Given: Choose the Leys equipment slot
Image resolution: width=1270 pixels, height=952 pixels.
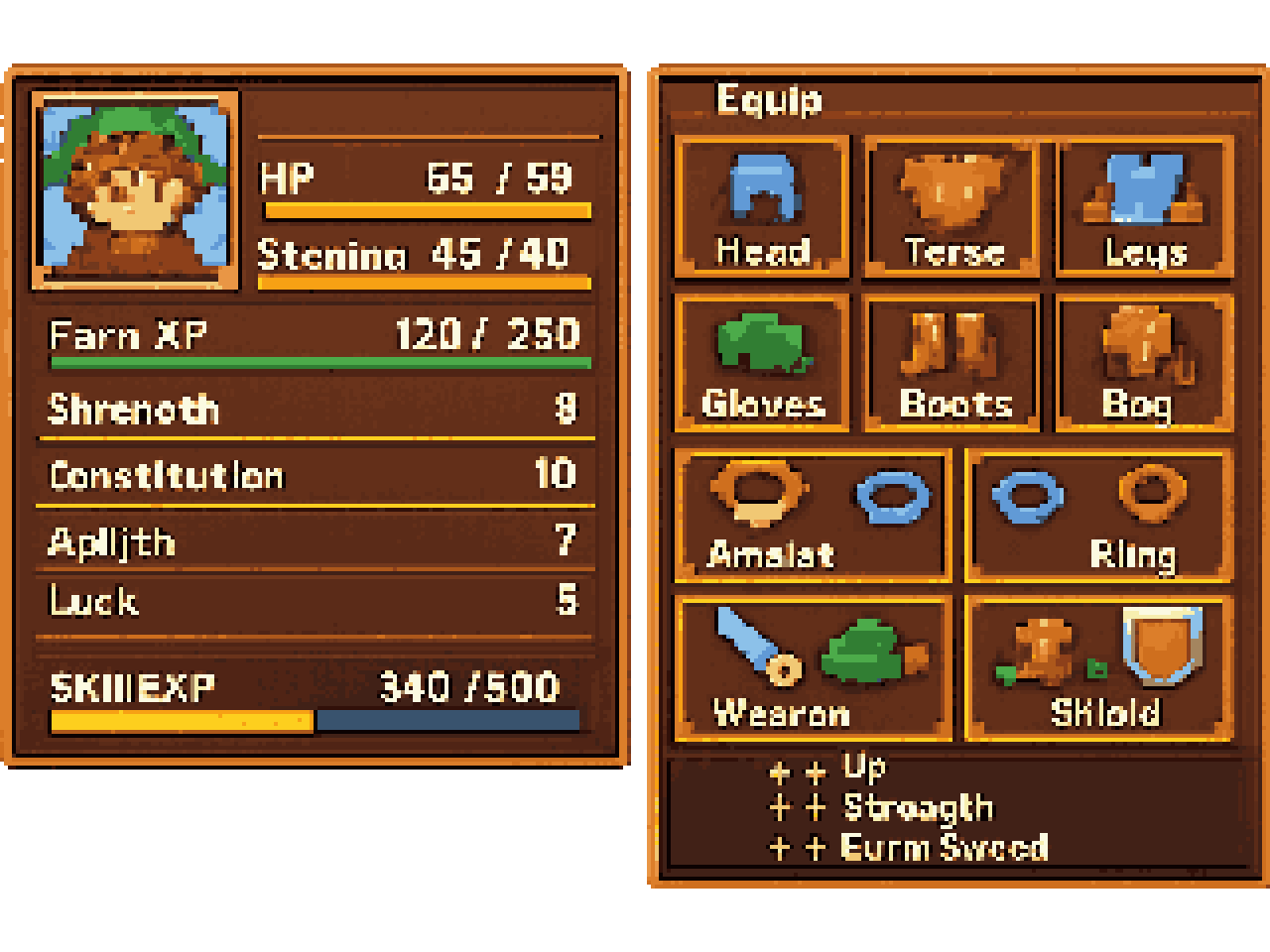Looking at the screenshot, I should [x=1145, y=207].
